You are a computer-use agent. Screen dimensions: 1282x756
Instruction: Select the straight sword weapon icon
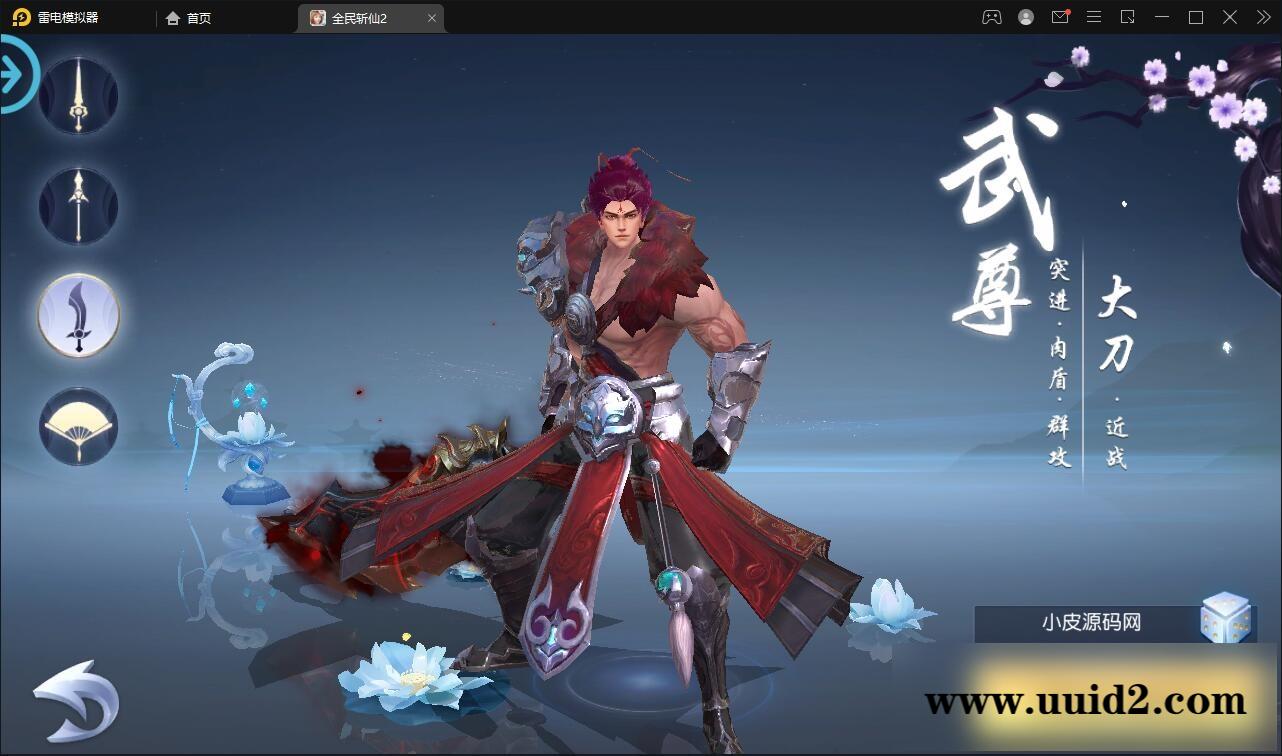tap(77, 95)
